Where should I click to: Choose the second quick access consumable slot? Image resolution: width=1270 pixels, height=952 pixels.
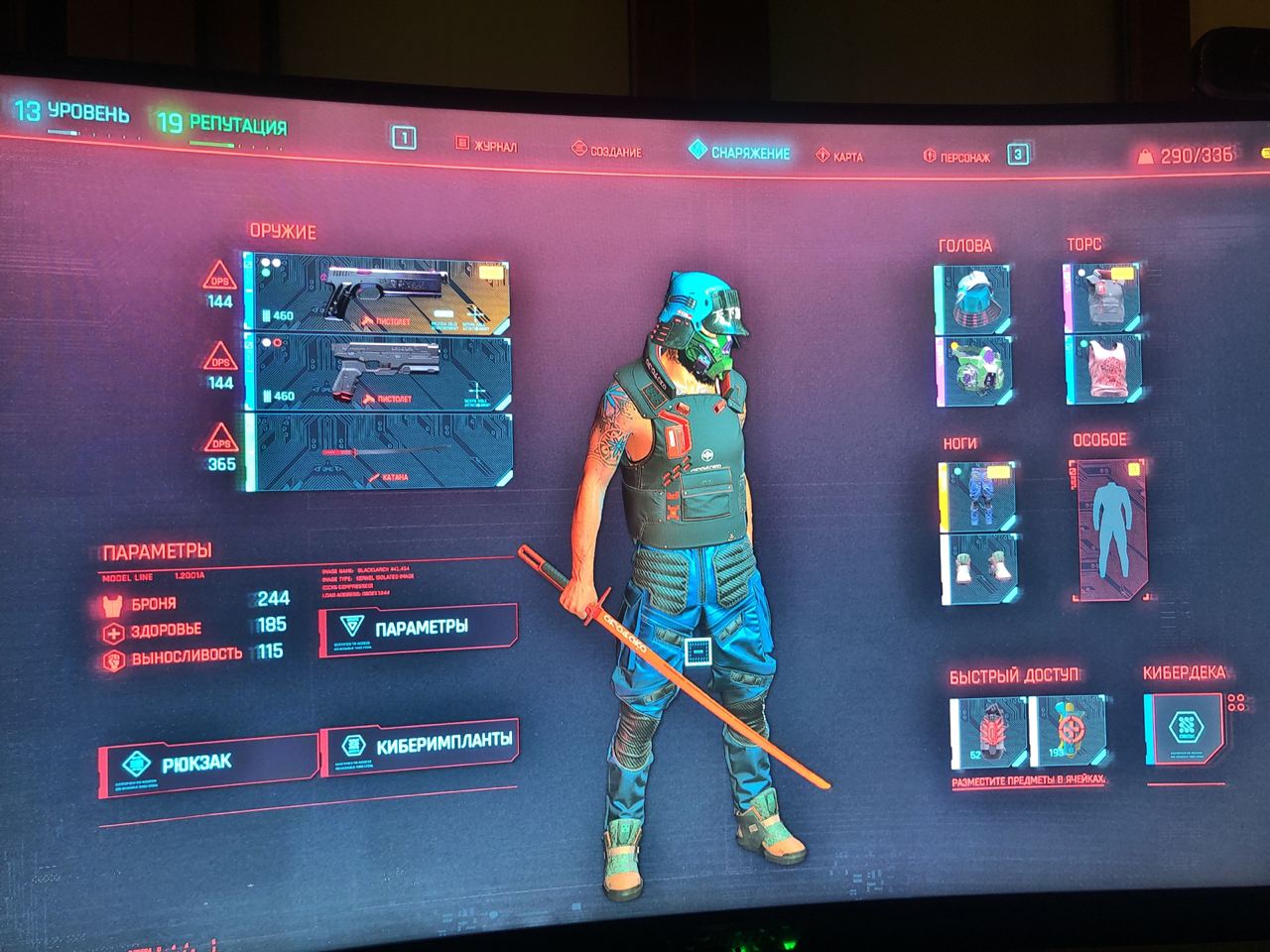click(x=1069, y=732)
